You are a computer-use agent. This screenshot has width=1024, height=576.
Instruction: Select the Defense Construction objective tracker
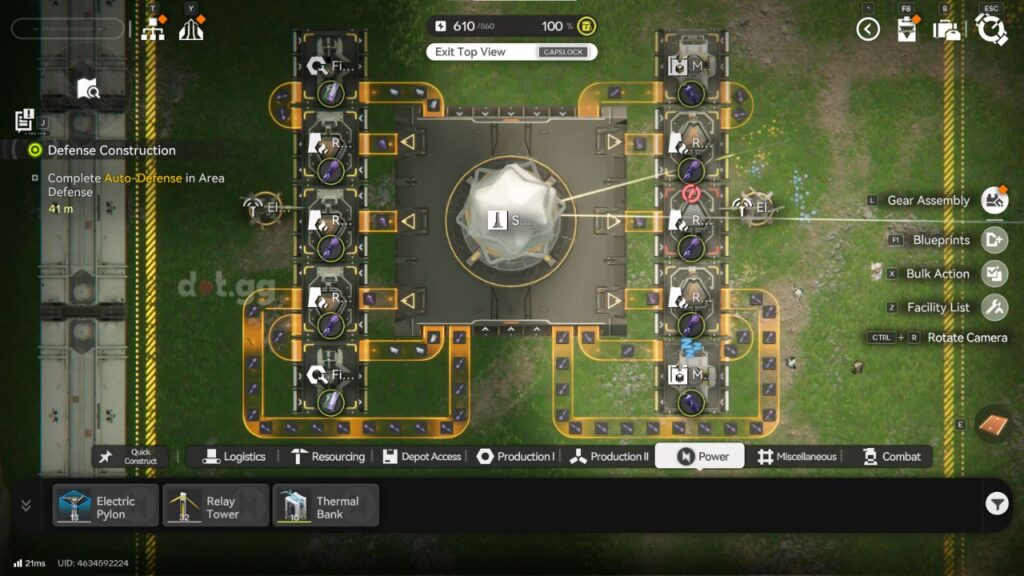pos(111,150)
